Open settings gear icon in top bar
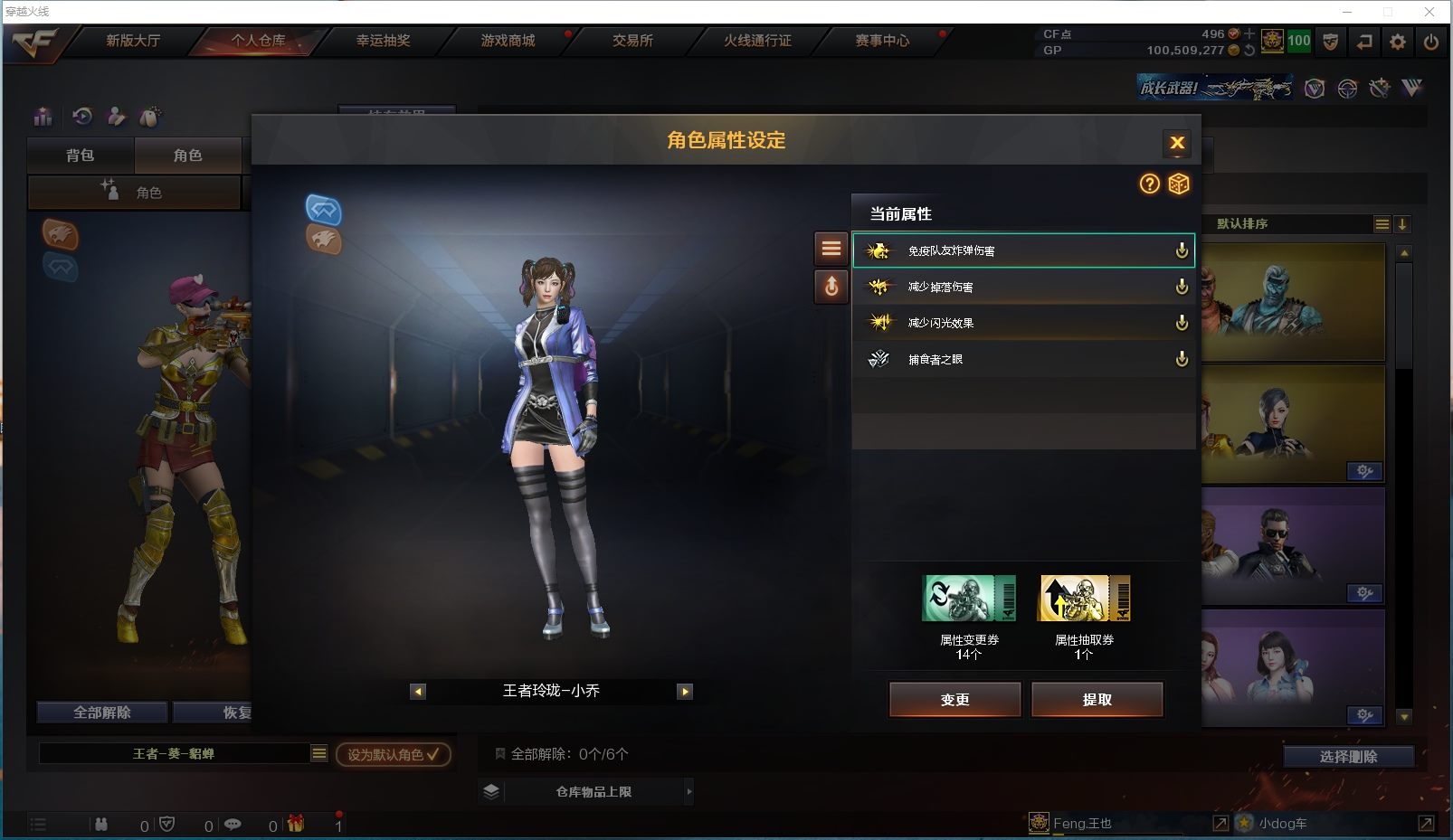This screenshot has height=840, width=1453. coord(1397,42)
